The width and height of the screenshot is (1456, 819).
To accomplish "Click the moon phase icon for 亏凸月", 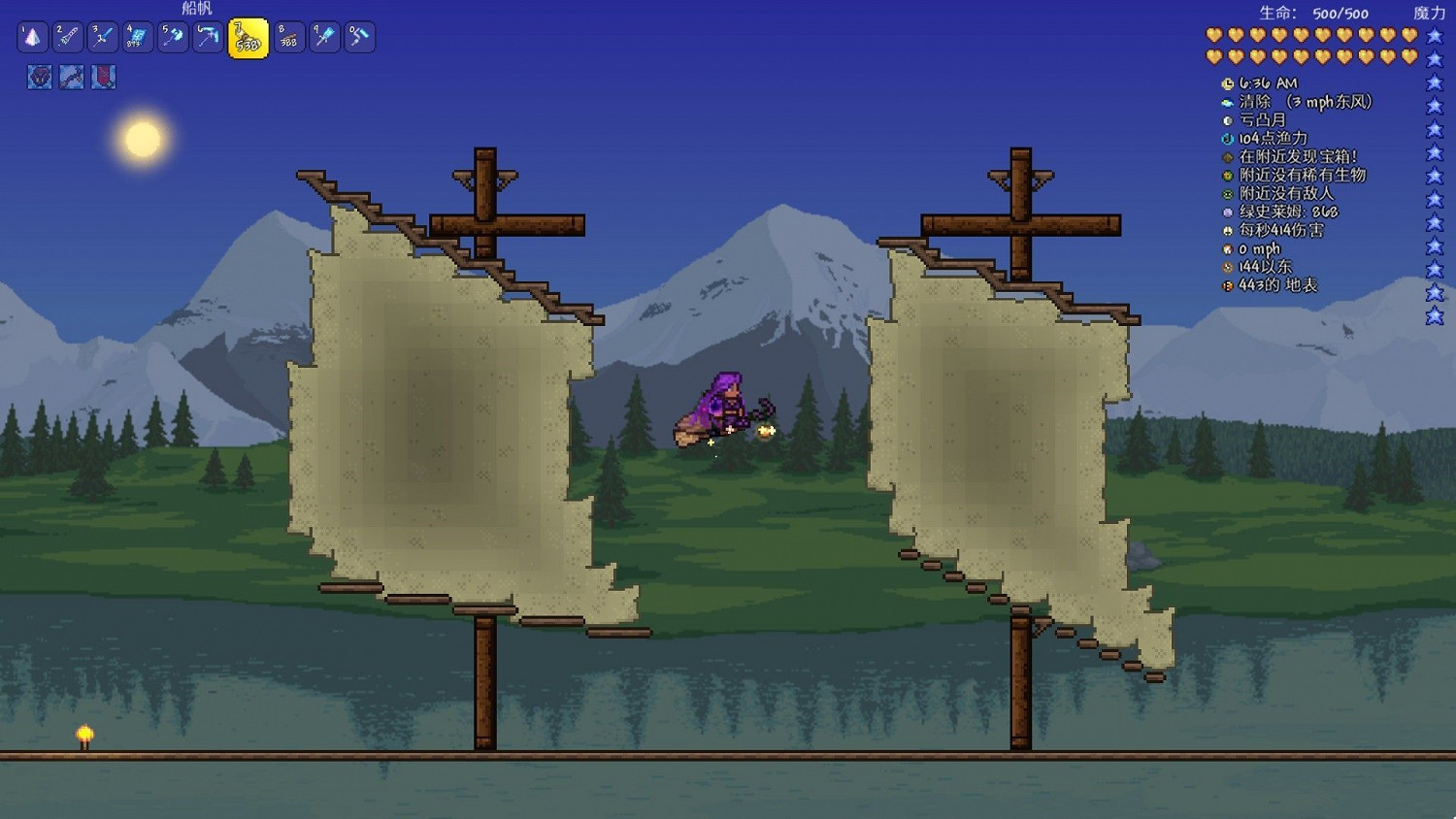I will point(1228,119).
